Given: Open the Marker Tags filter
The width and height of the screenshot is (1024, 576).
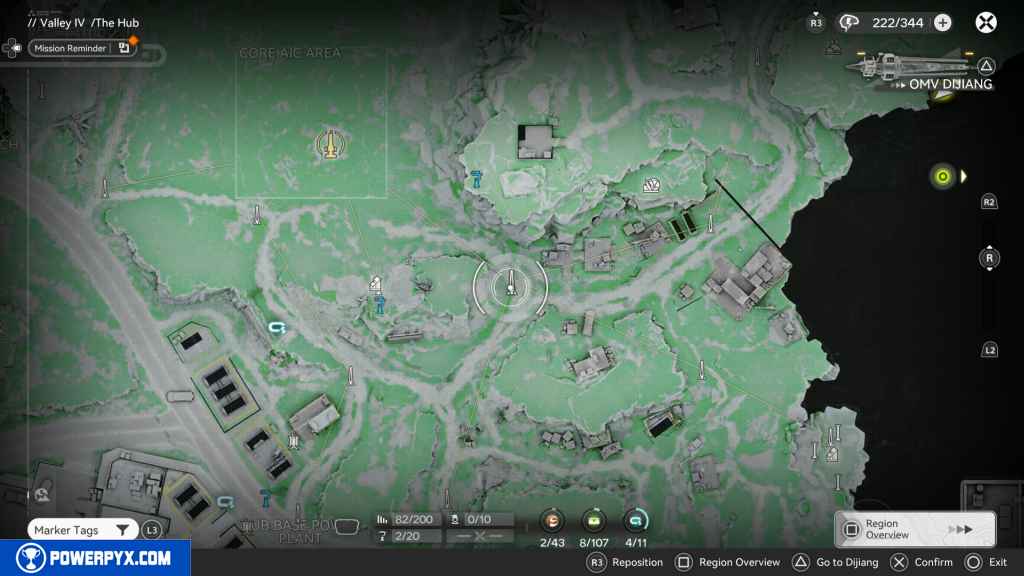Looking at the screenshot, I should tap(82, 530).
